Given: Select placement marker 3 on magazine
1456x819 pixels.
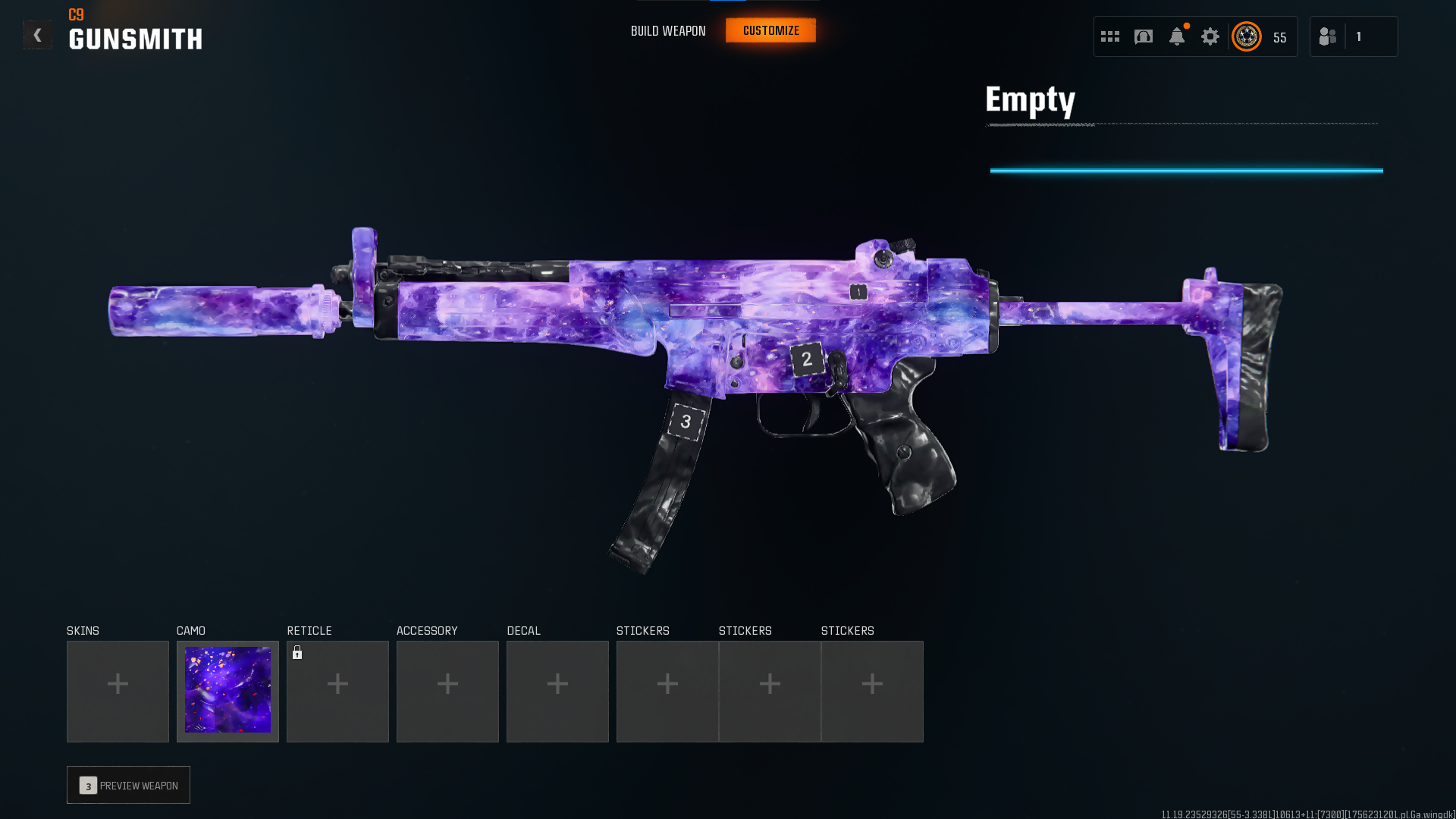Looking at the screenshot, I should point(686,422).
